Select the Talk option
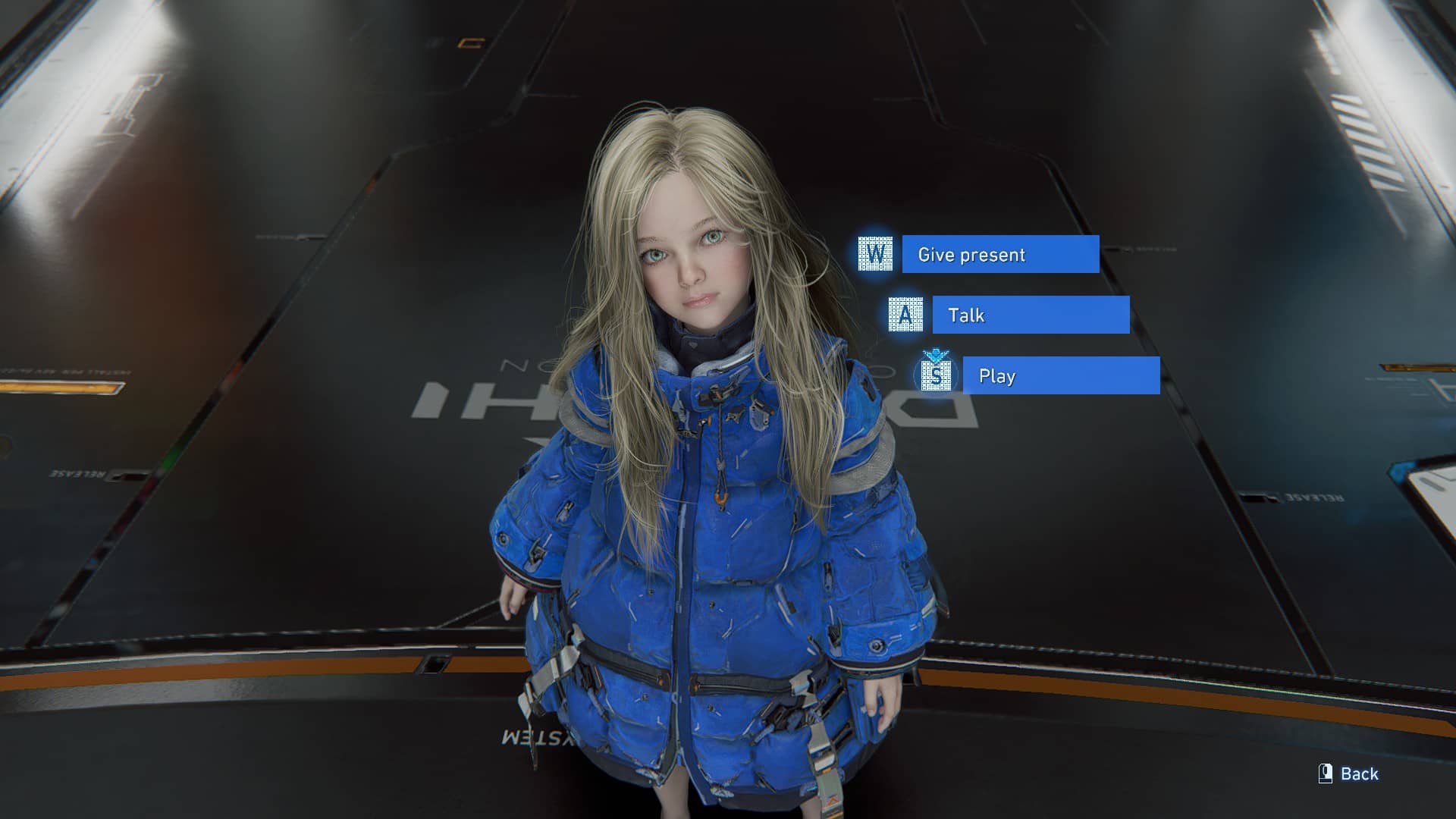Viewport: 1456px width, 819px height. pyautogui.click(x=1030, y=315)
